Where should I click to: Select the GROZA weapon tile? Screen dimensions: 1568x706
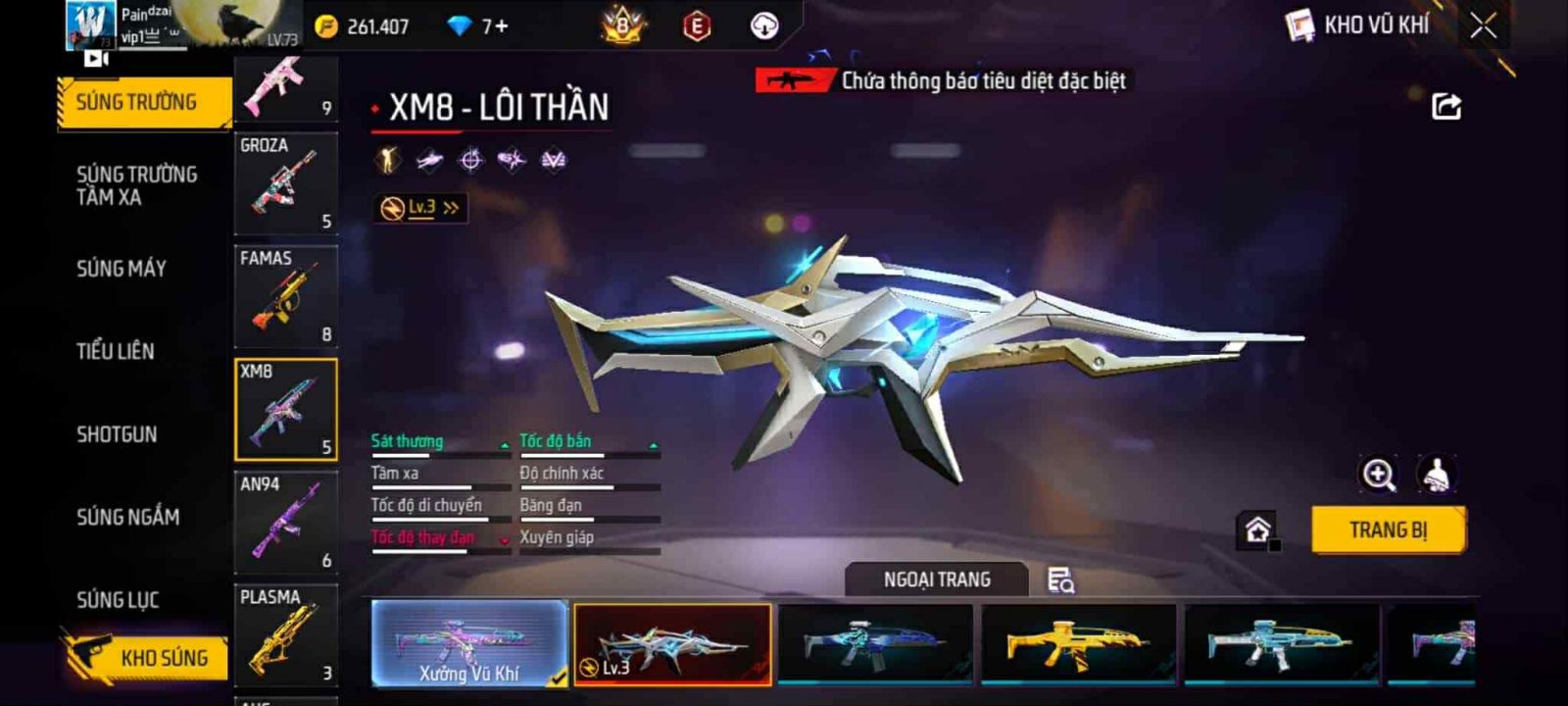[285, 183]
